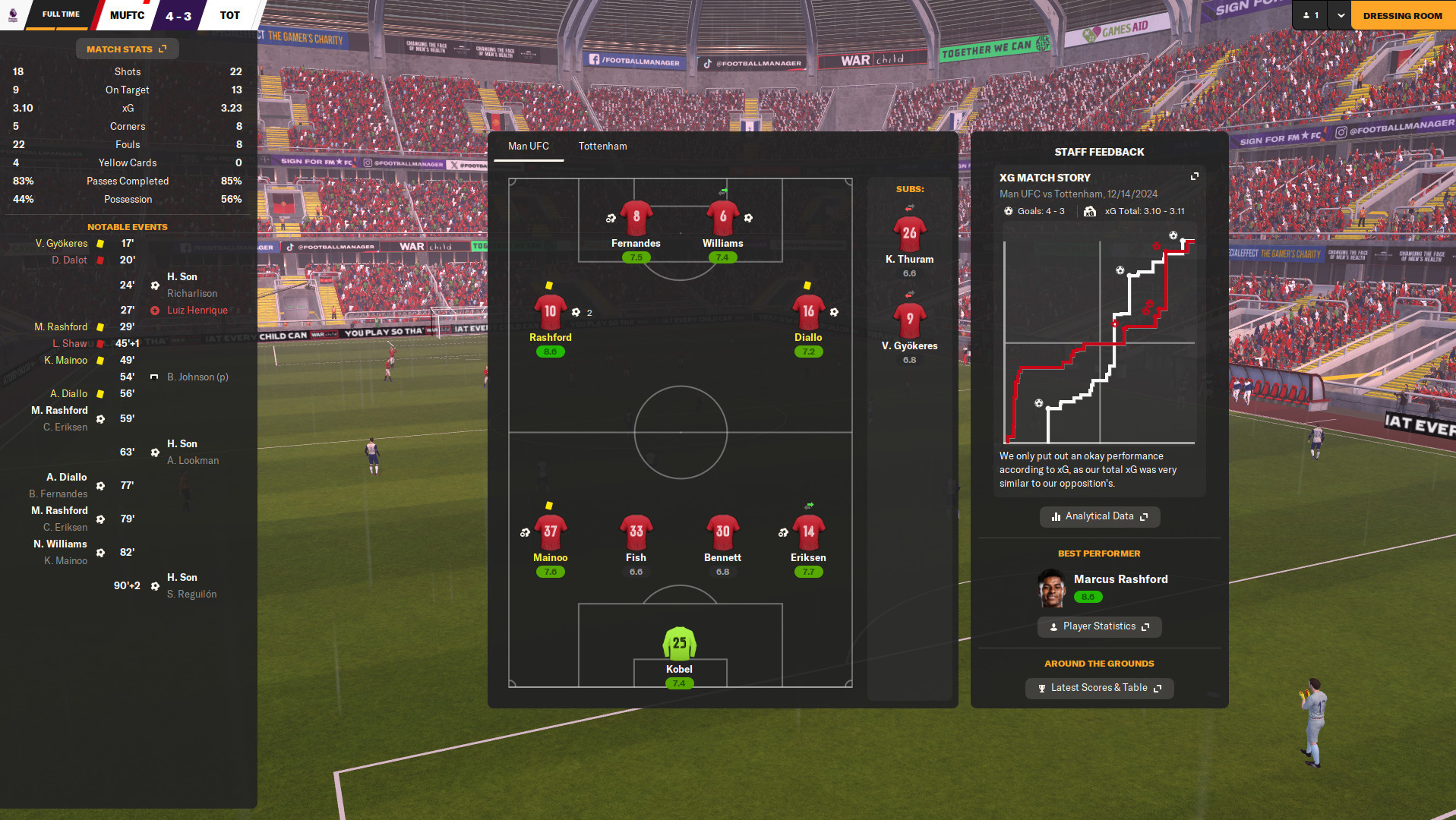Click Eriksen's number 14 shirt
Viewport: 1456px width, 820px height.
pyautogui.click(x=808, y=531)
